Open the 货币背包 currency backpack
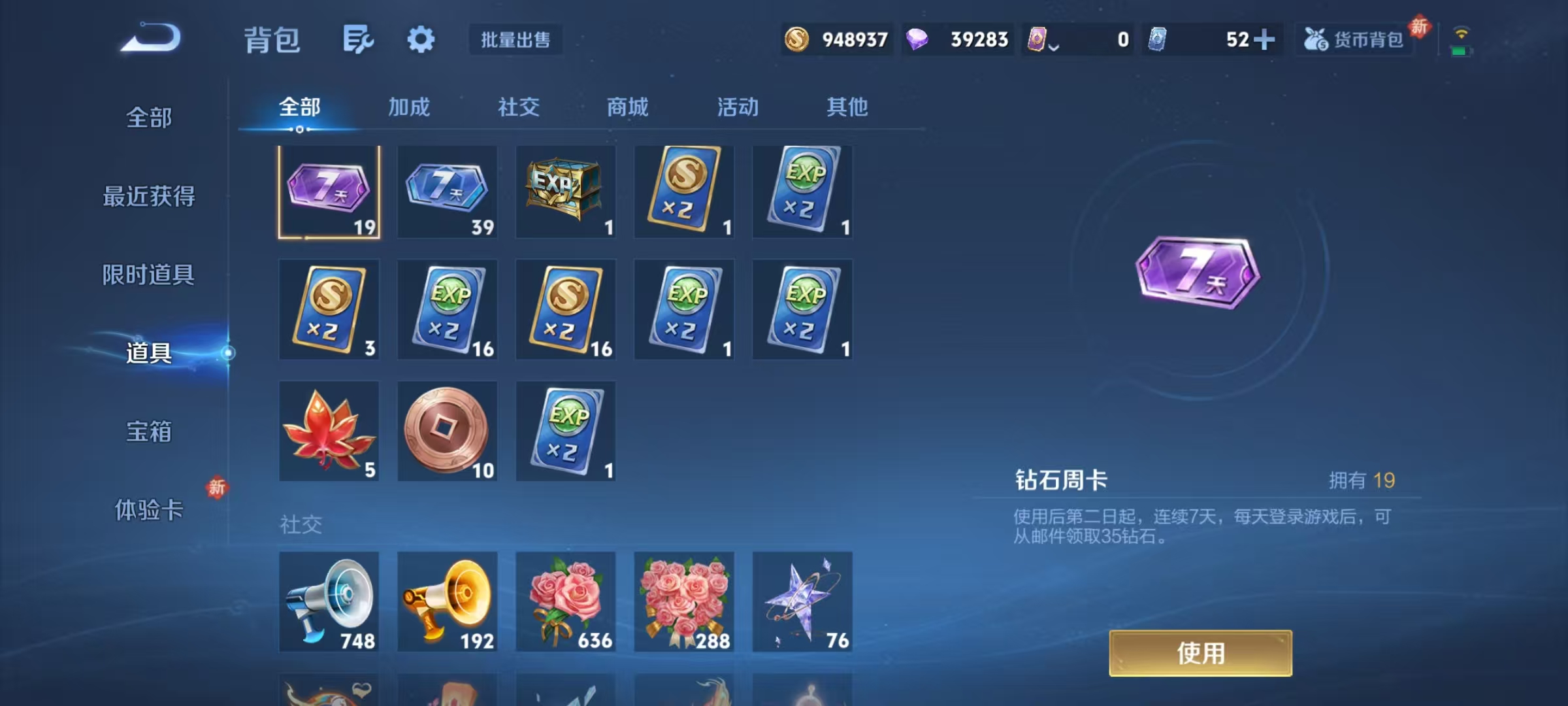Image resolution: width=1568 pixels, height=706 pixels. [1354, 41]
